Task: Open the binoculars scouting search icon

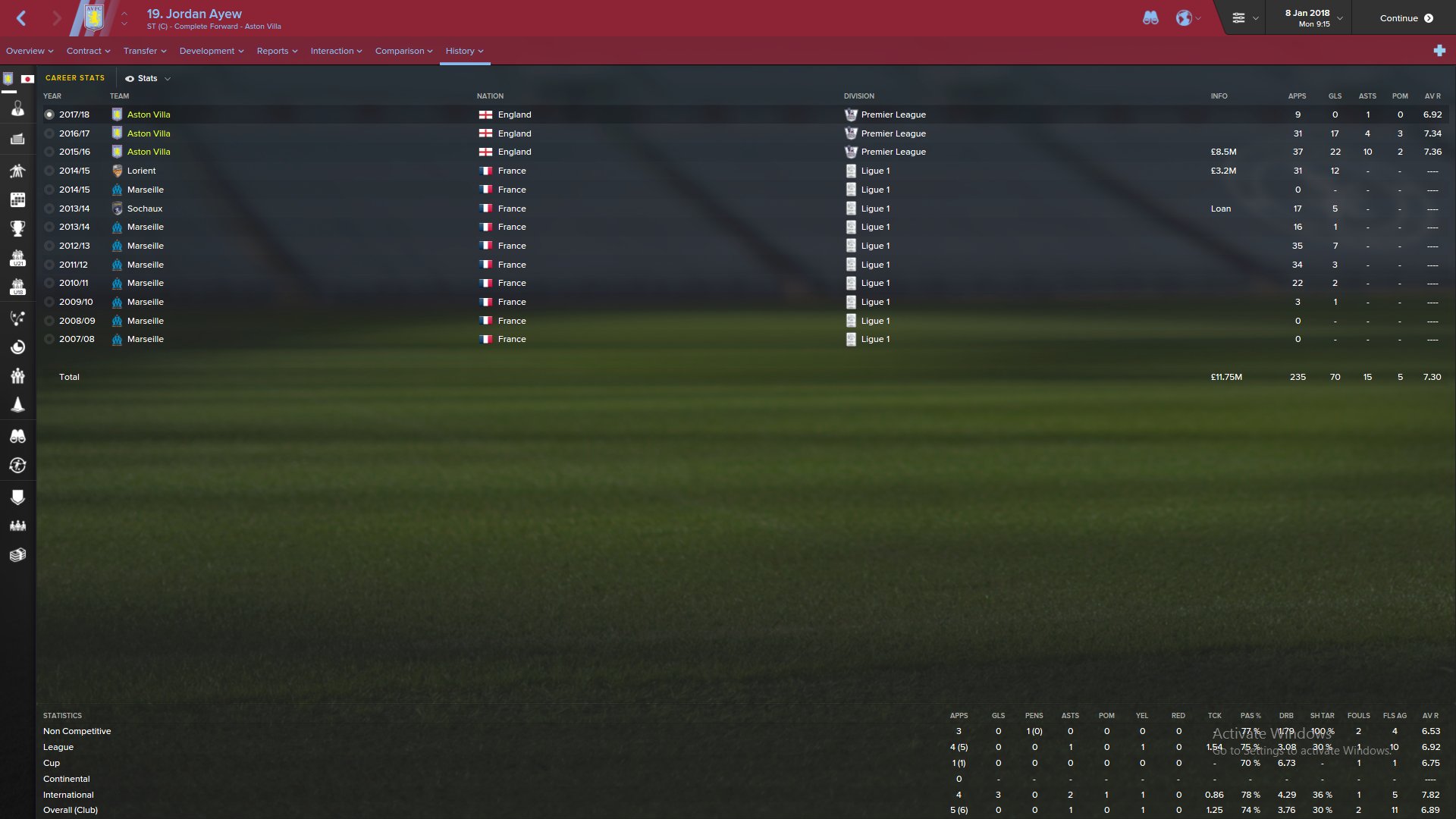Action: click(x=1150, y=18)
